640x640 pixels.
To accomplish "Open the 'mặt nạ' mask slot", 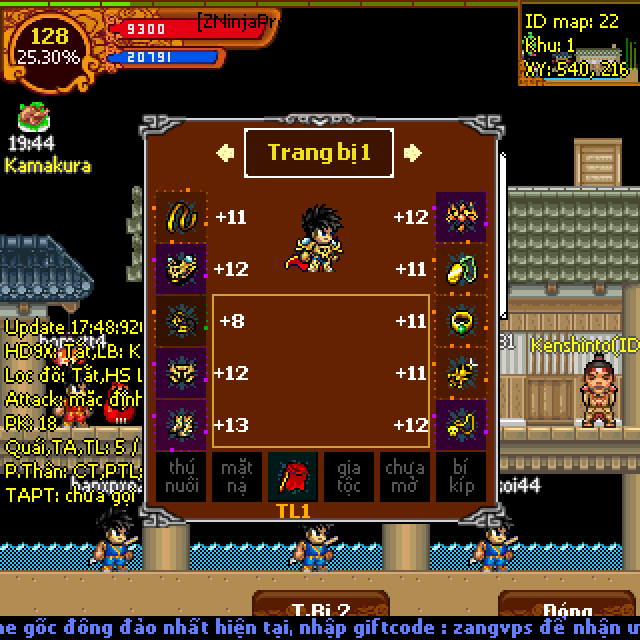I will point(236,477).
